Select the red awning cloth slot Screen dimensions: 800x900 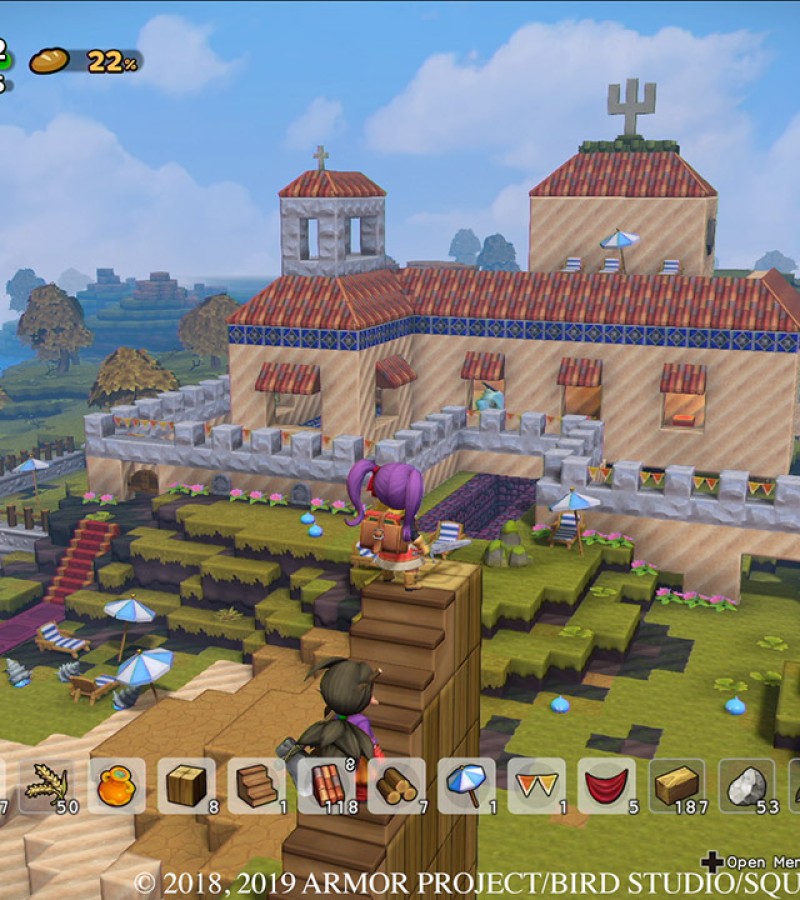(607, 785)
